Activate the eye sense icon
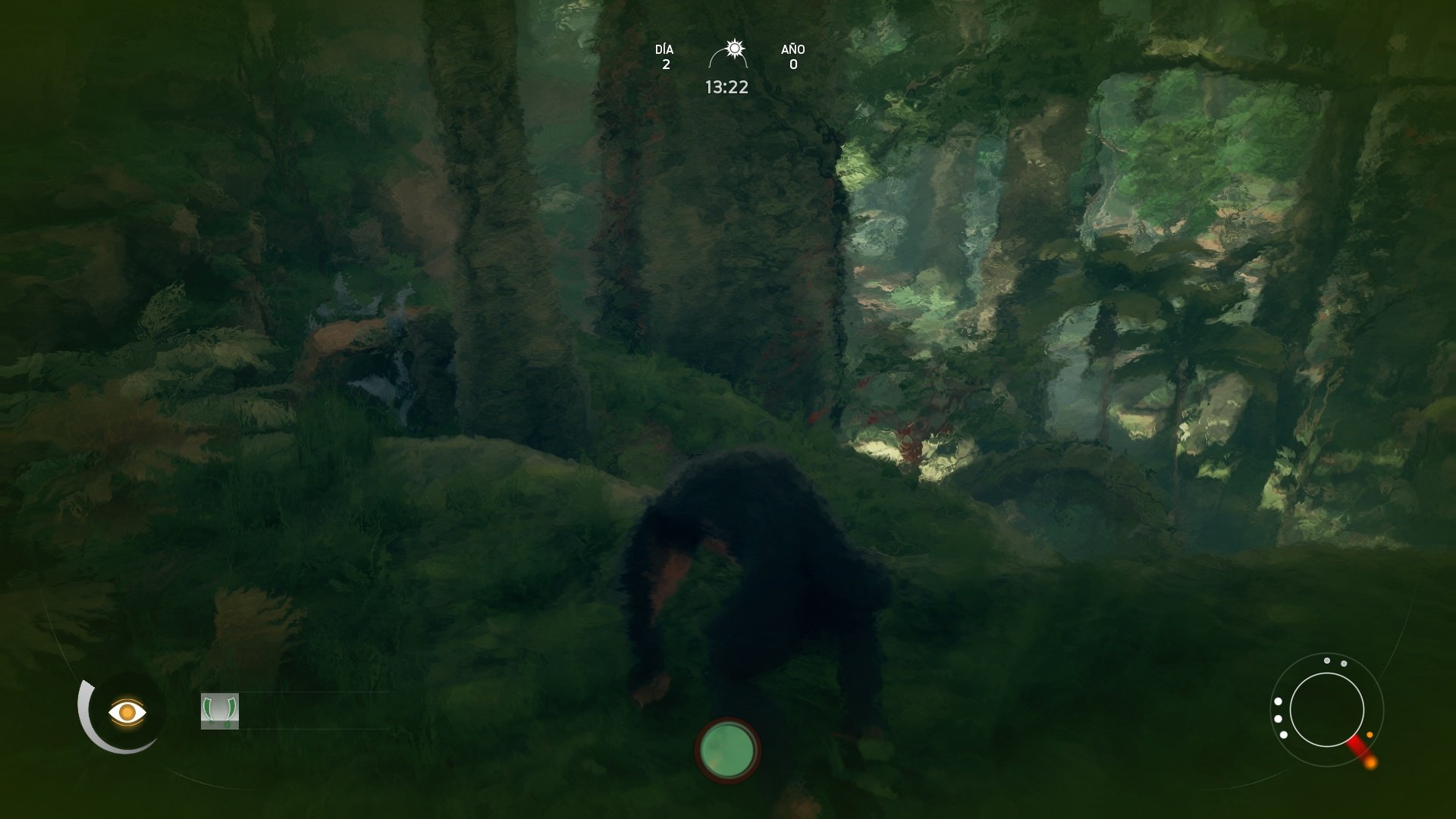The width and height of the screenshot is (1456, 819). (127, 713)
